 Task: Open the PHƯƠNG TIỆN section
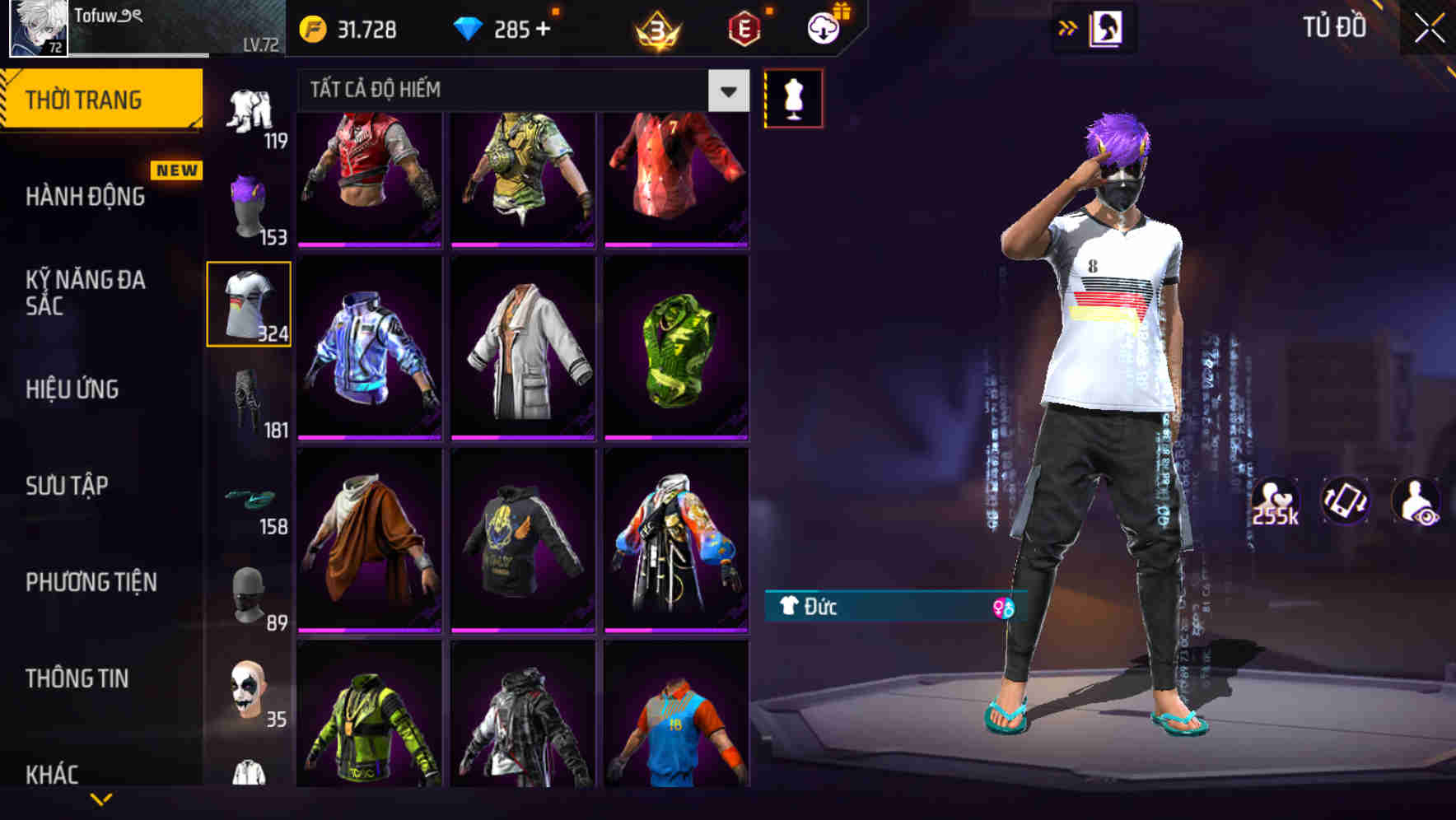point(91,582)
